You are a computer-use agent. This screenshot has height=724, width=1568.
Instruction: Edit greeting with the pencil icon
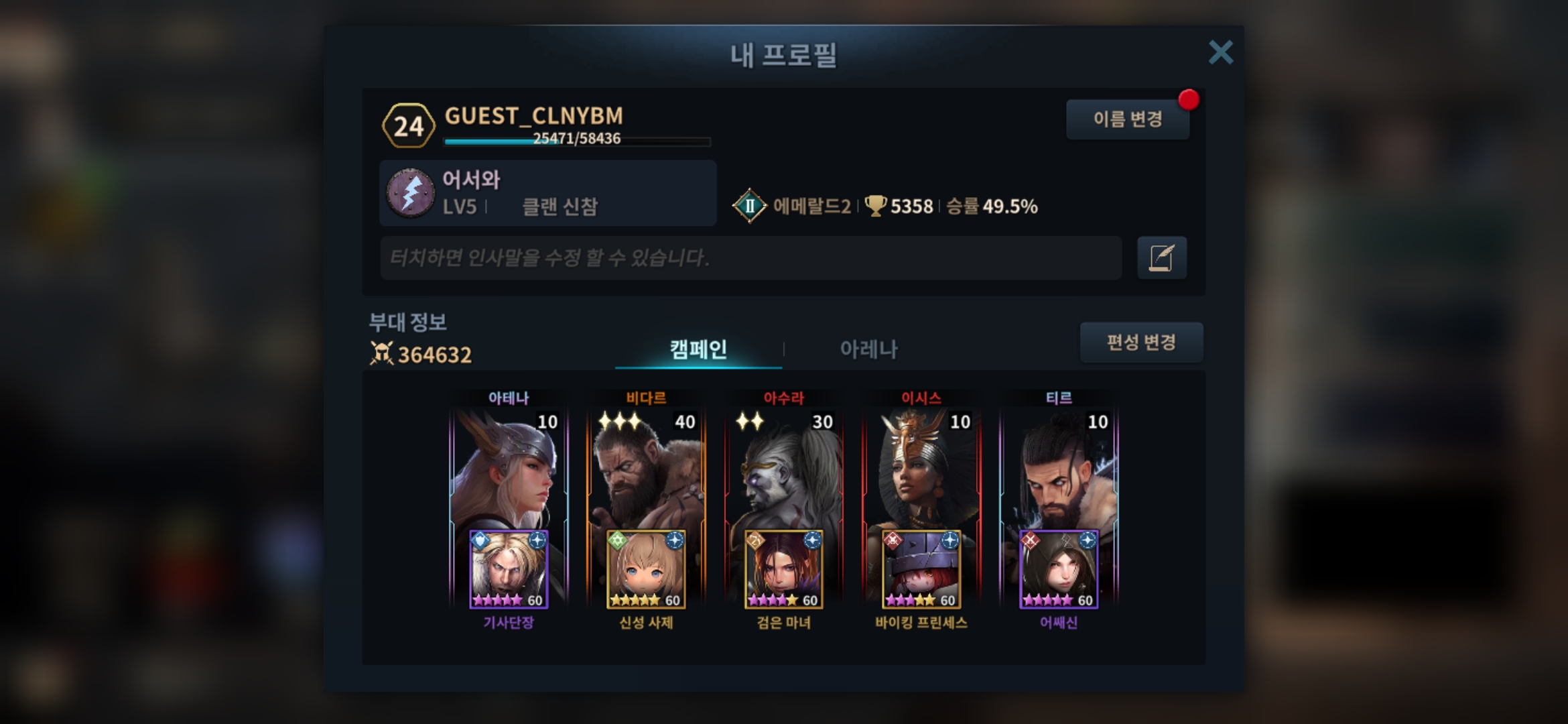point(1161,257)
